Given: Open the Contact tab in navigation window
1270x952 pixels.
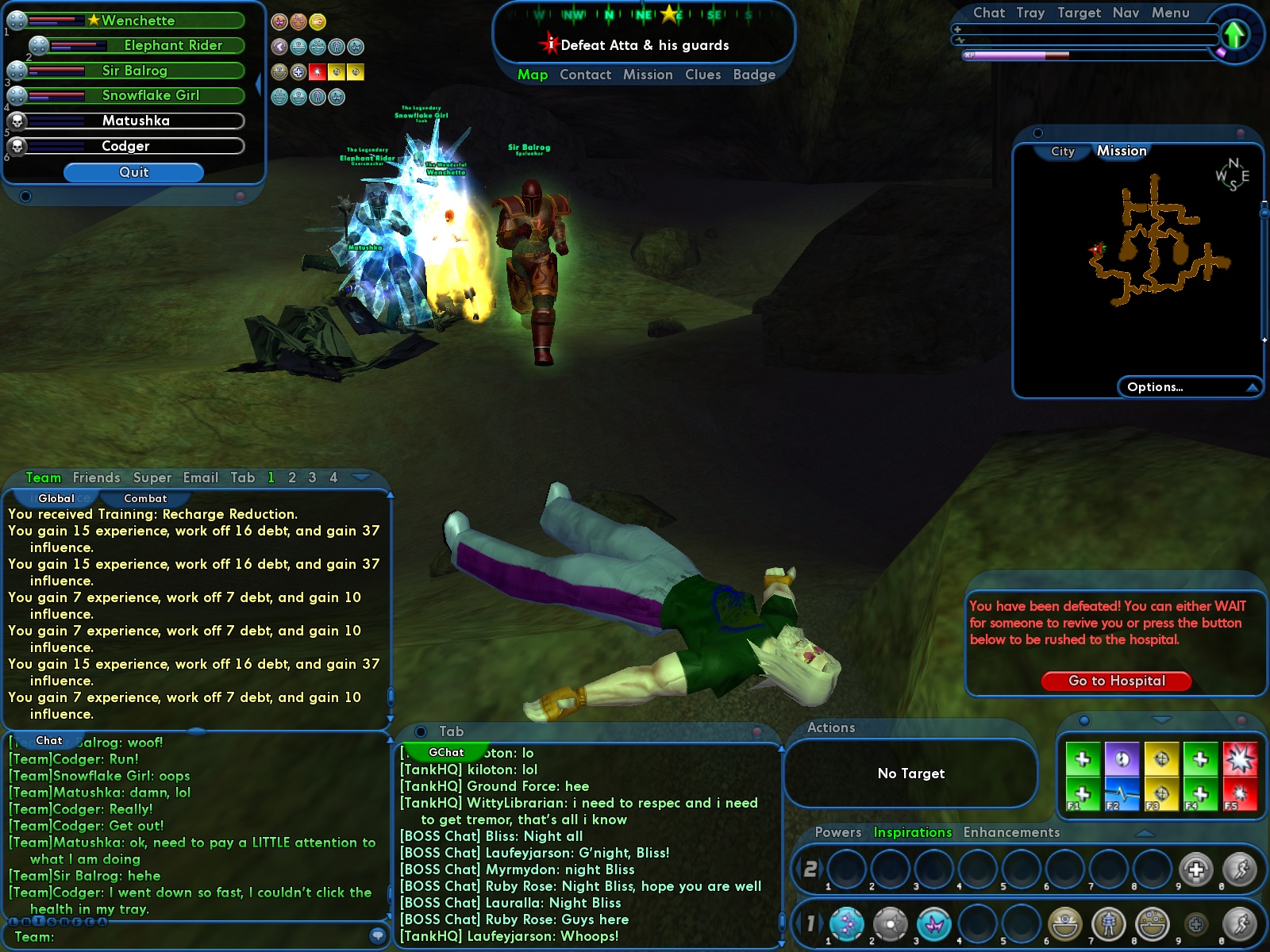Looking at the screenshot, I should click(x=585, y=75).
